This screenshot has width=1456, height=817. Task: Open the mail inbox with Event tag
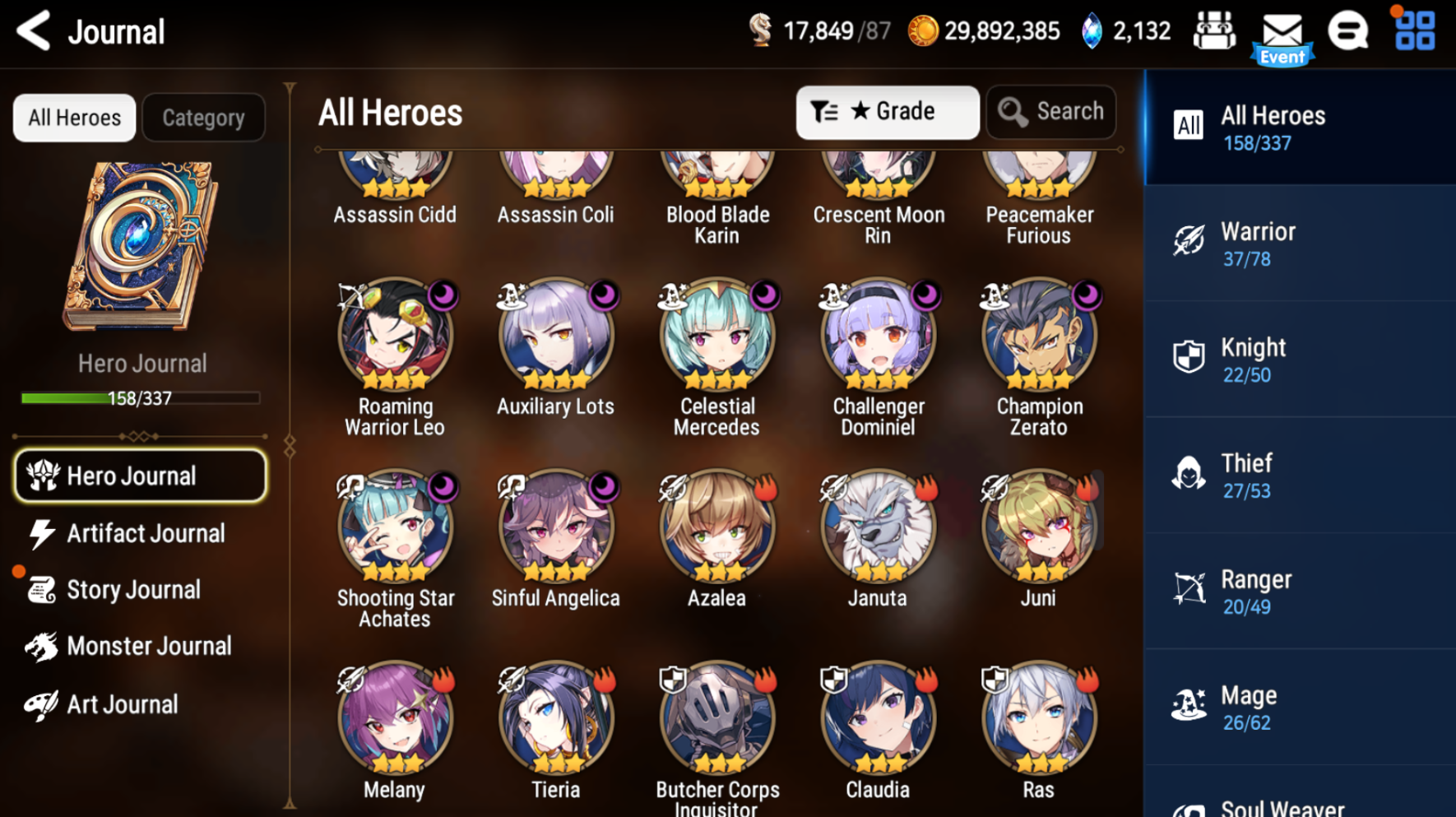click(x=1282, y=35)
